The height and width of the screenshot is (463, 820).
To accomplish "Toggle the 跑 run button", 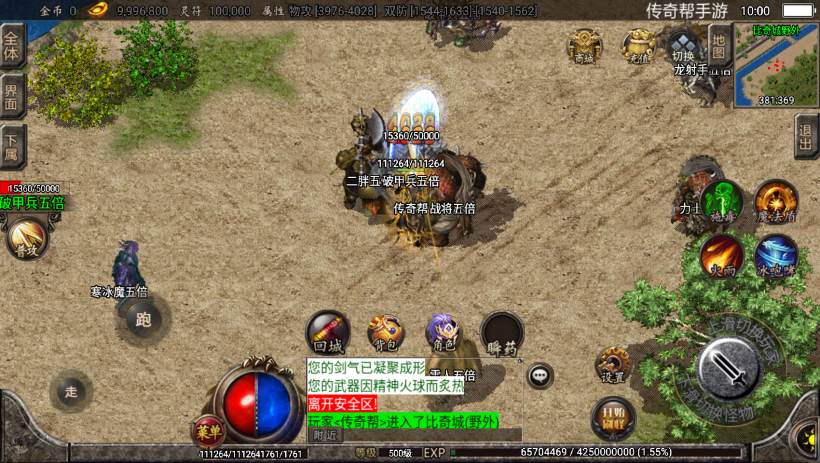I will (x=143, y=319).
